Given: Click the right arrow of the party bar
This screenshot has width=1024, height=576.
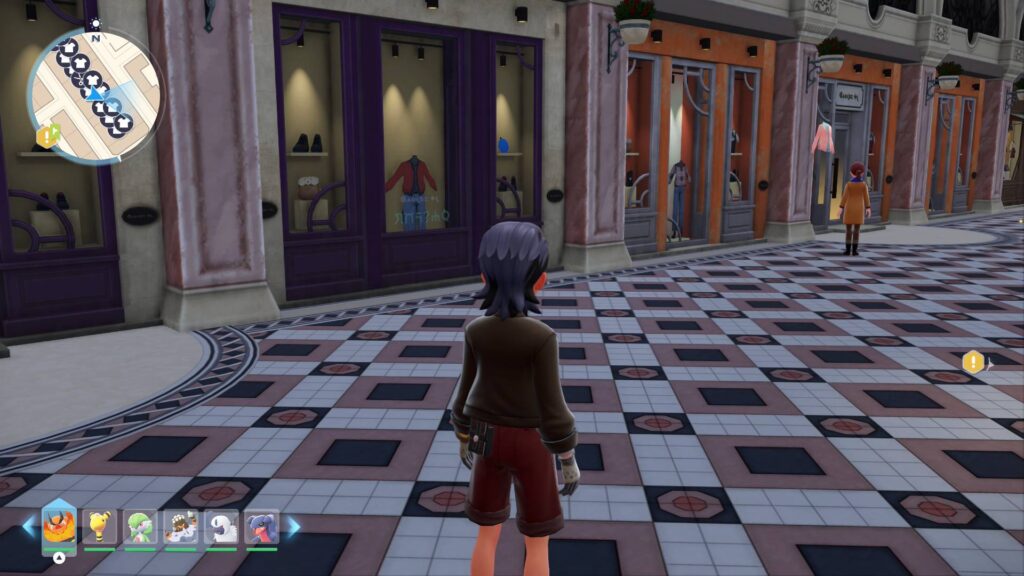Looking at the screenshot, I should tap(293, 525).
